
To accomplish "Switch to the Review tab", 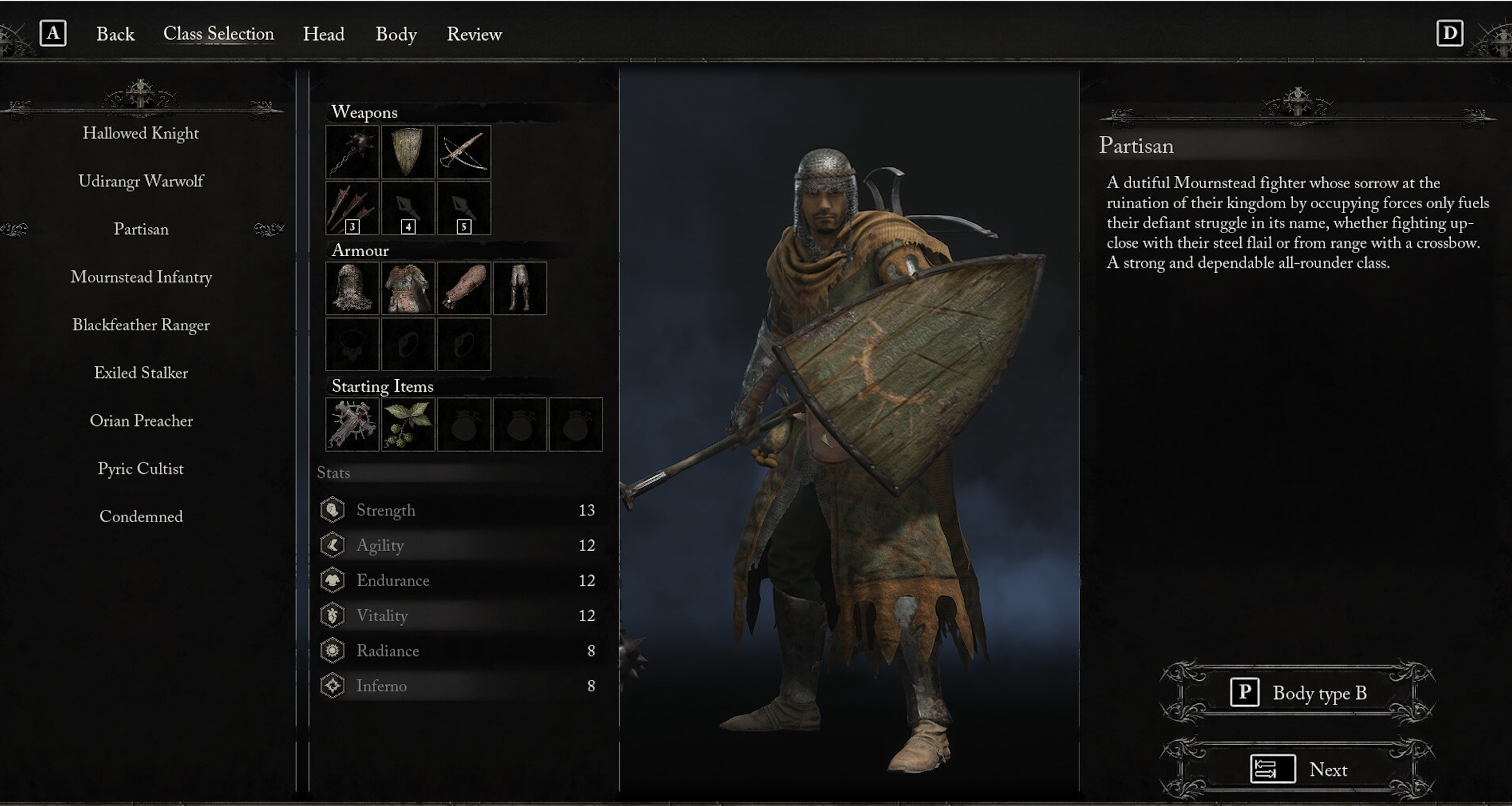I will click(x=474, y=34).
